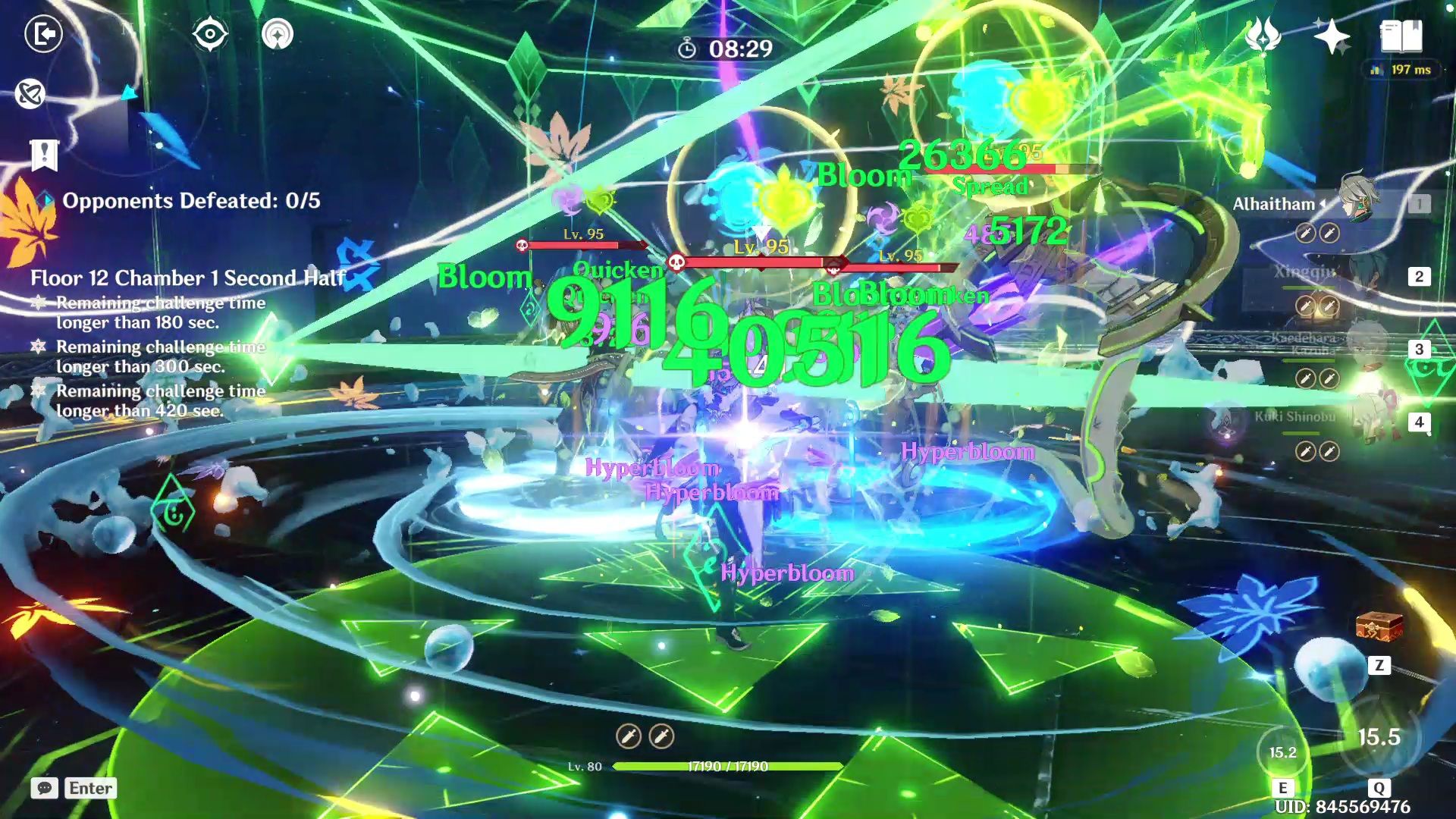Open the Paimon chat window
Screen dimensions: 1456x819
(x=46, y=788)
